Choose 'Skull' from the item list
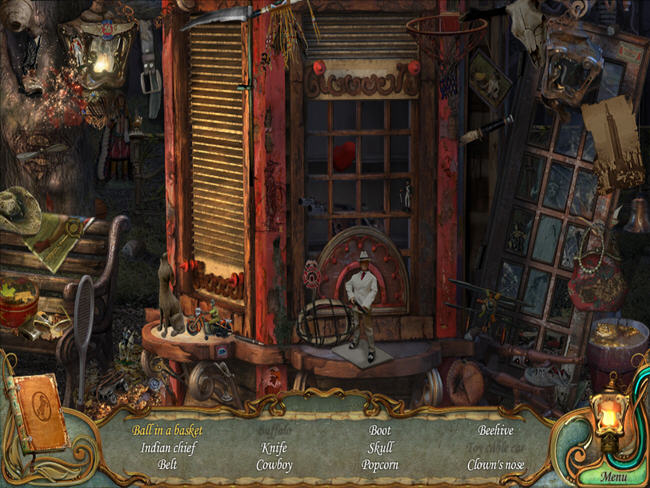 (380, 448)
